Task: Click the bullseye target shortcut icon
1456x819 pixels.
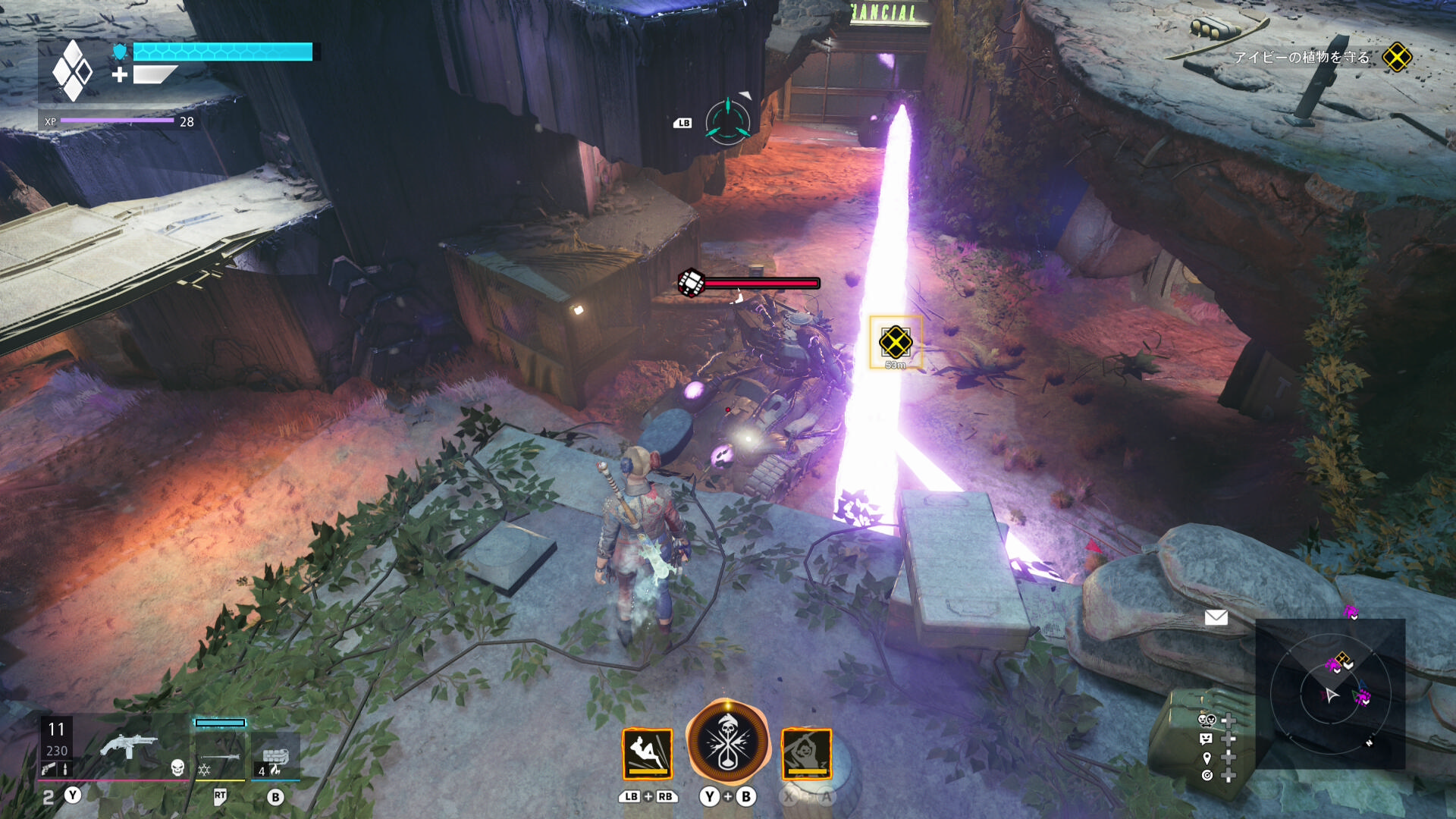Action: (x=1207, y=775)
